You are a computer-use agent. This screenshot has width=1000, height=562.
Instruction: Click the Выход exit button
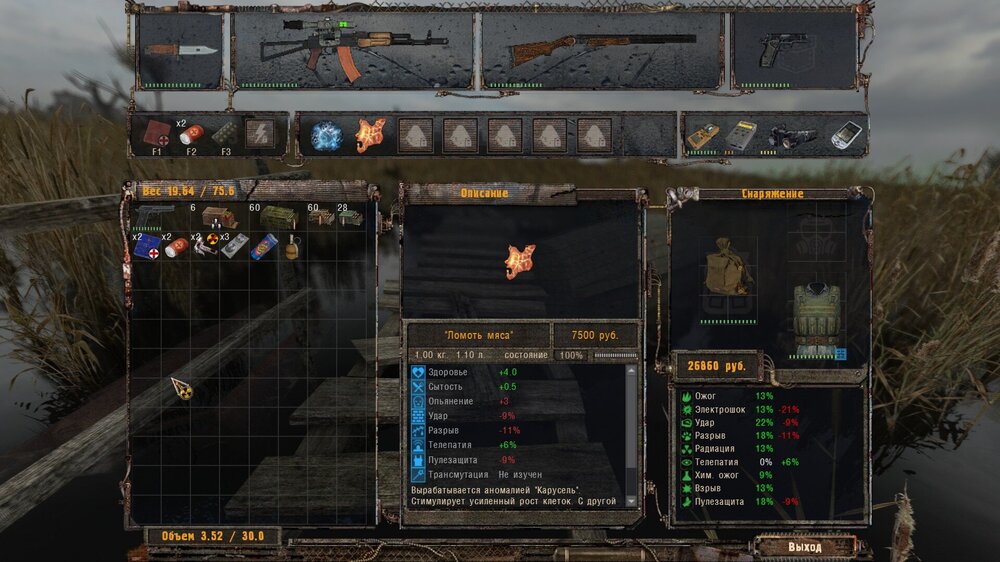[804, 547]
